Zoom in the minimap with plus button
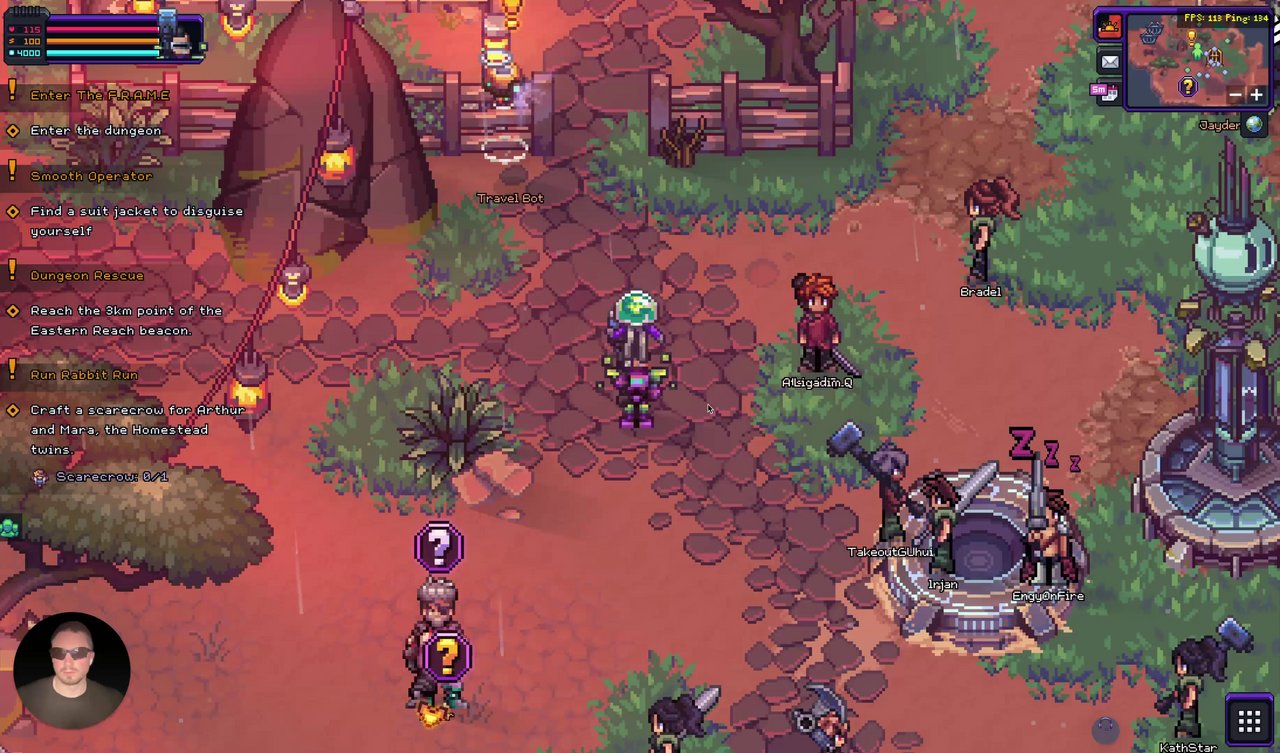The width and height of the screenshot is (1280, 753). click(1256, 95)
